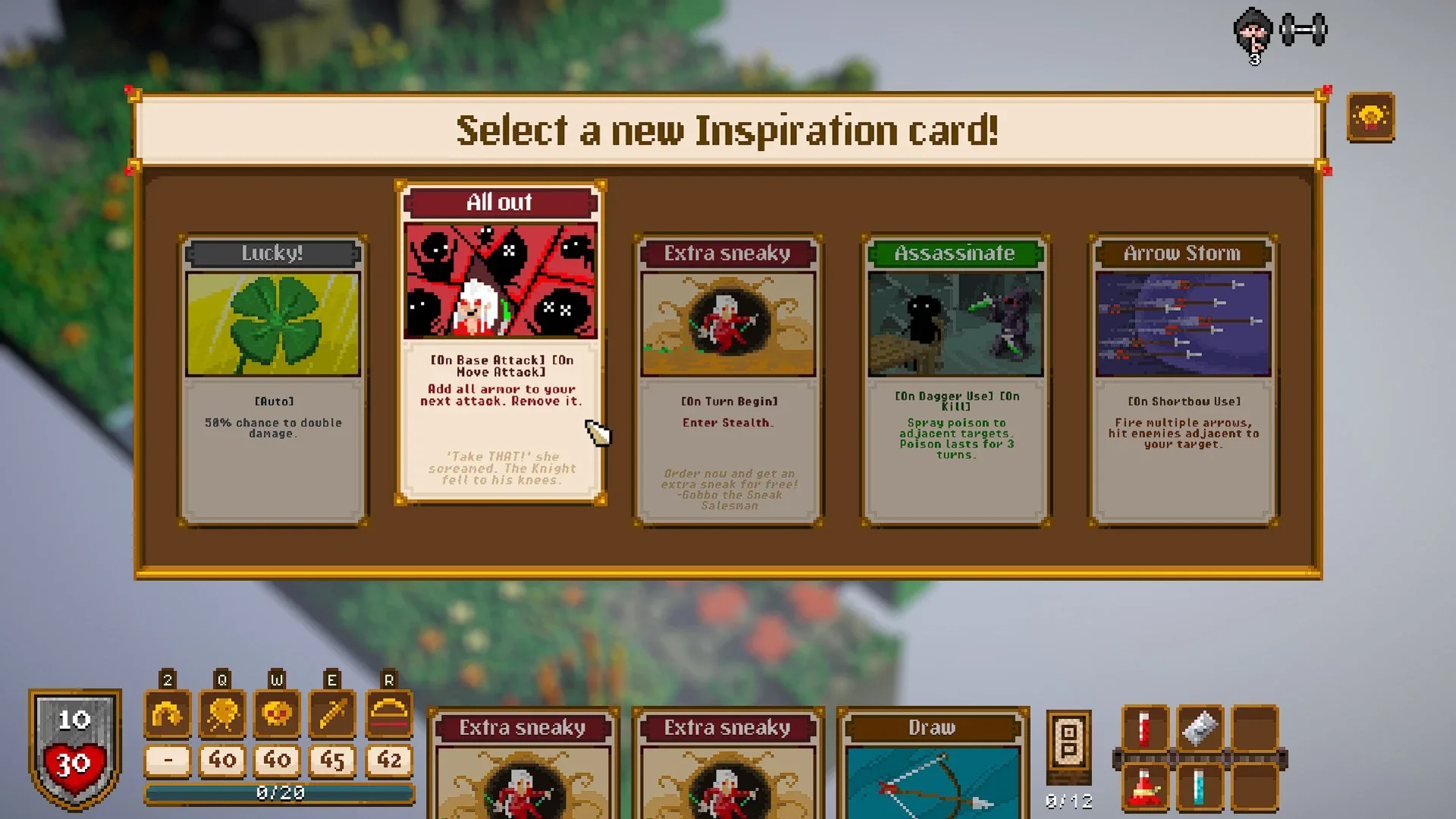Select the Arrow Storm card
1456x819 pixels.
[x=1181, y=379]
